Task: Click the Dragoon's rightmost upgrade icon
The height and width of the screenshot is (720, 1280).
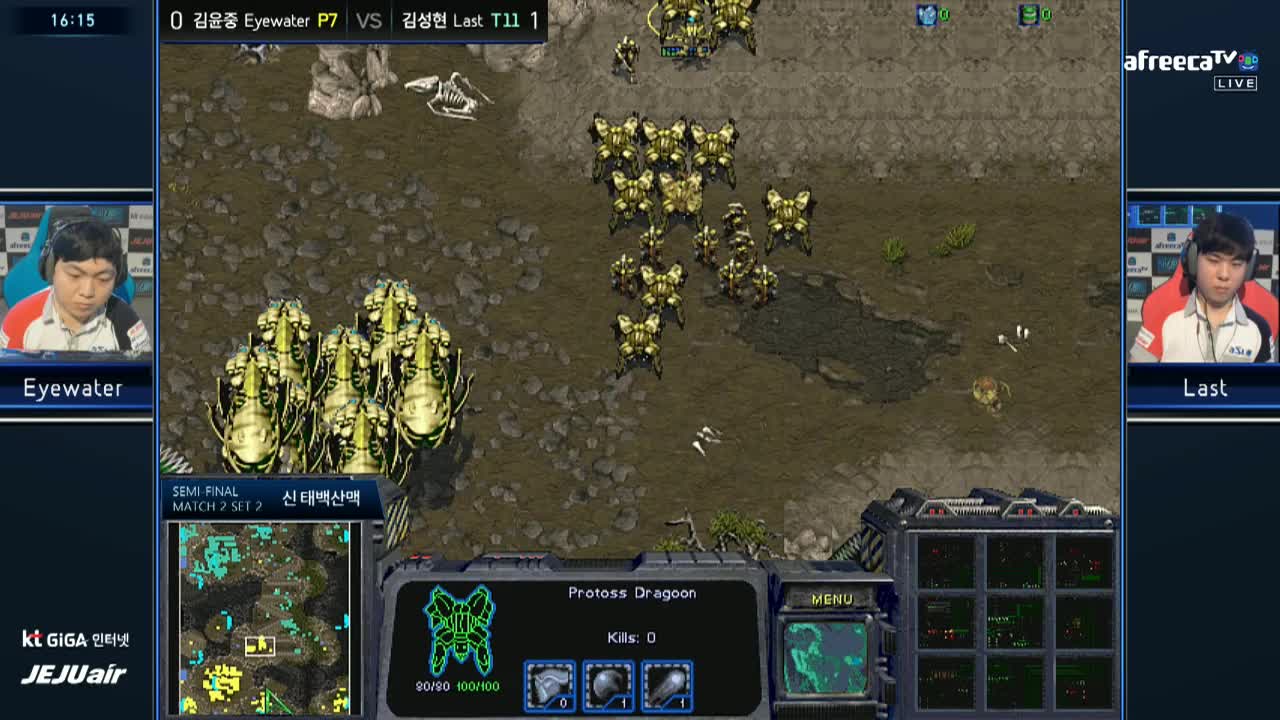Action: [x=667, y=686]
